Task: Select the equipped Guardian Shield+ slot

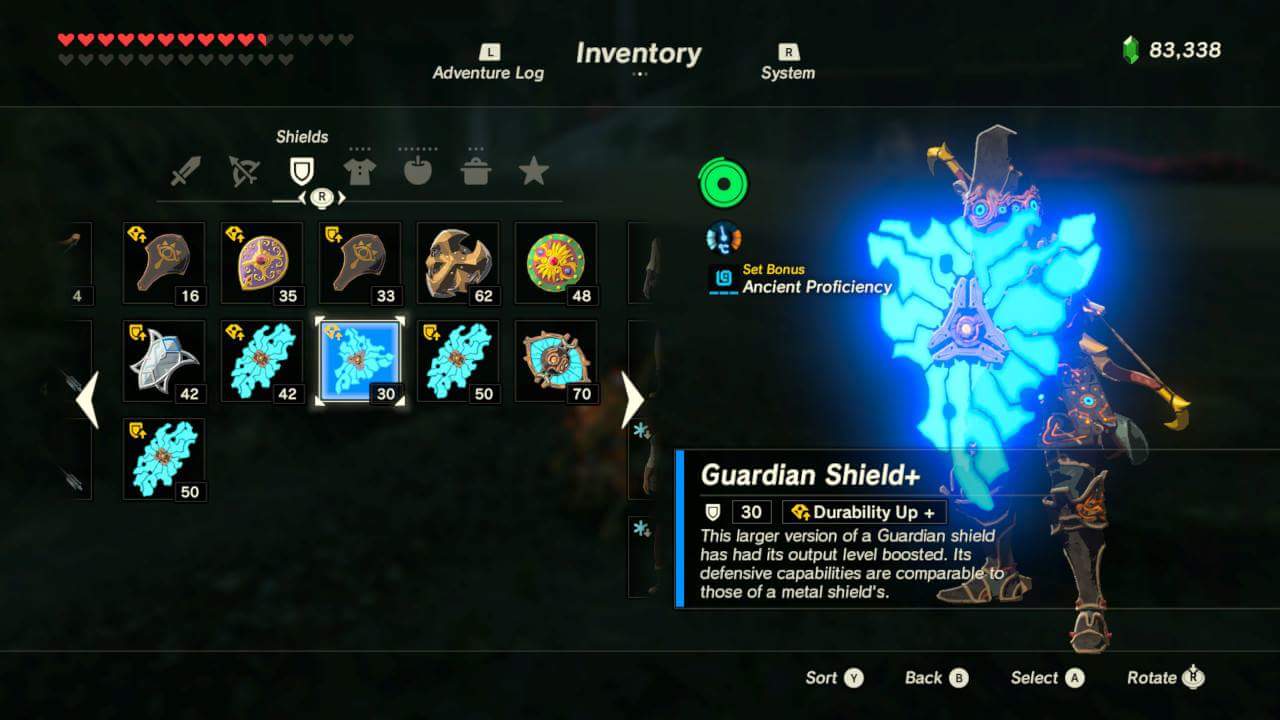Action: click(x=360, y=358)
